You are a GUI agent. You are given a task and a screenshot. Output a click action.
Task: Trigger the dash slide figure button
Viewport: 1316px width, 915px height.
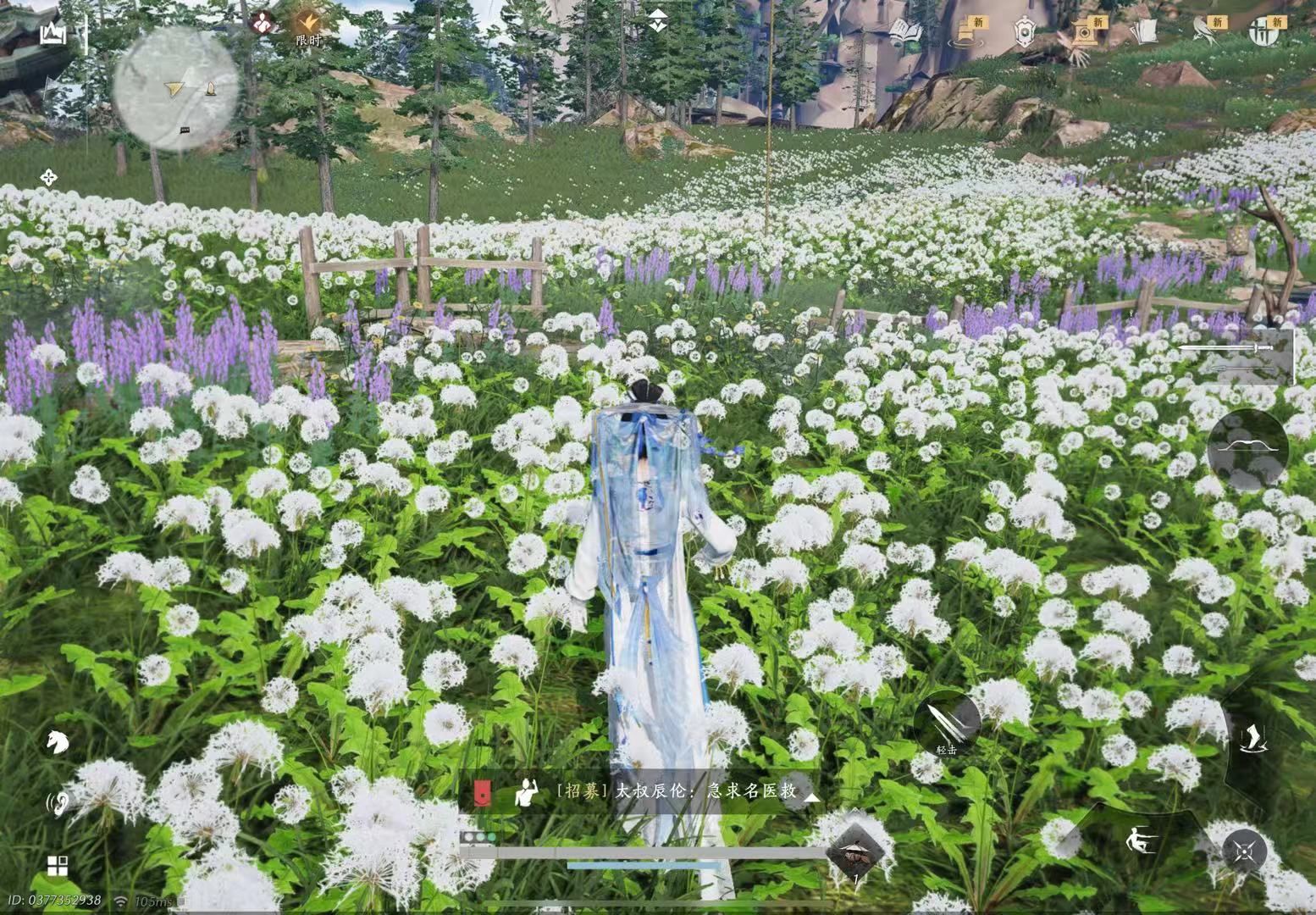click(1139, 841)
